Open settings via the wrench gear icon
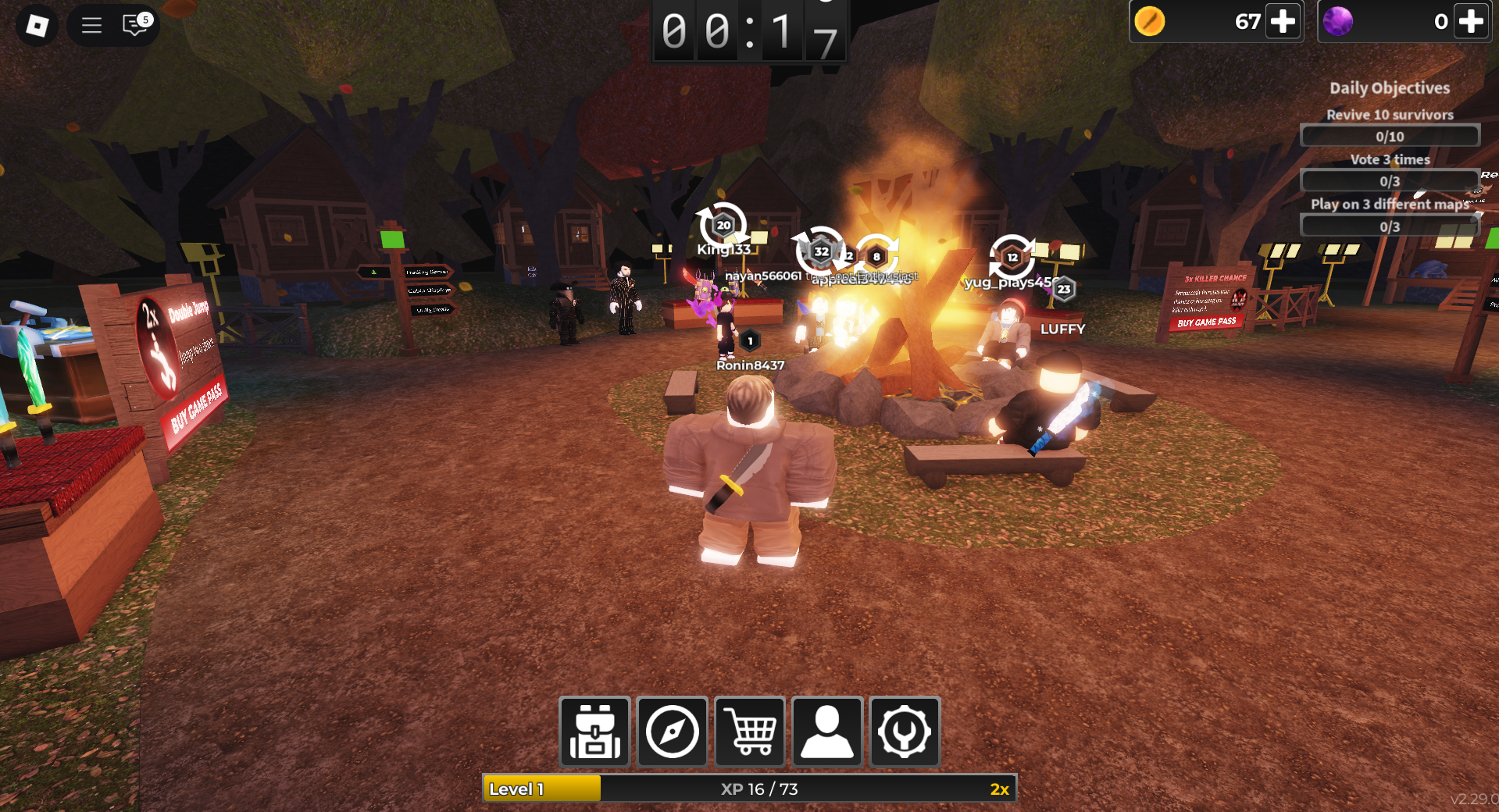 [904, 732]
